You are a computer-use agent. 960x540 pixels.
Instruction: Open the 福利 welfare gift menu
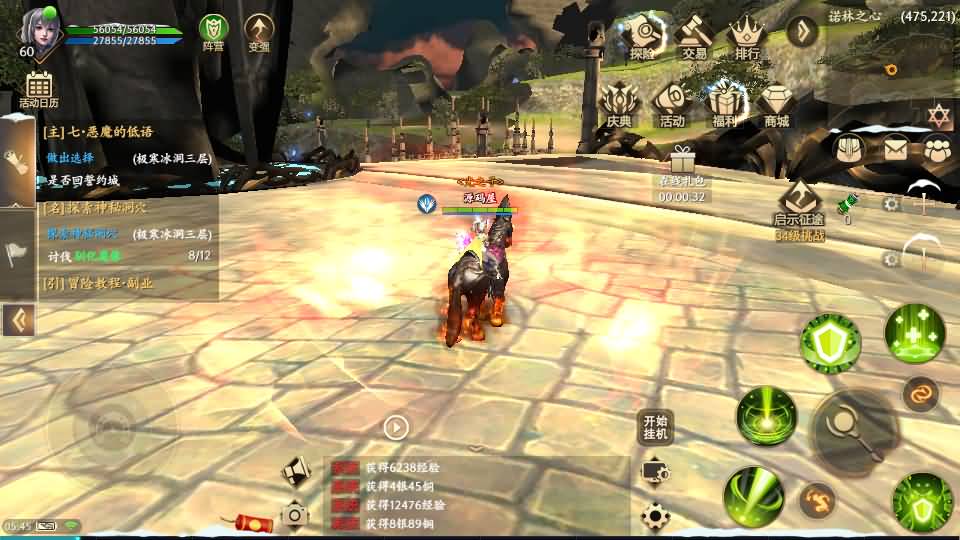tap(725, 104)
